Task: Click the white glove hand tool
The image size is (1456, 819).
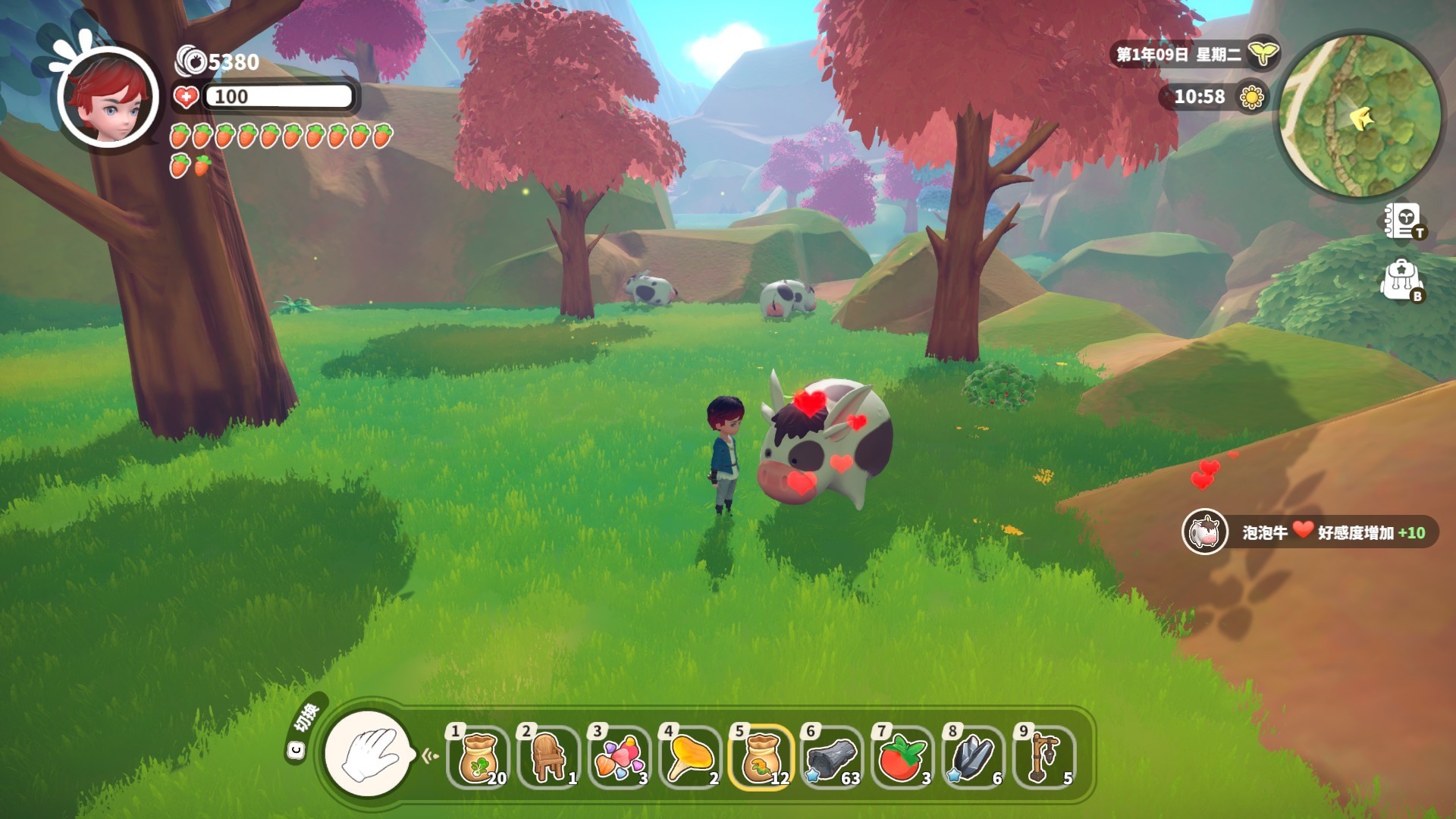Action: pyautogui.click(x=369, y=754)
